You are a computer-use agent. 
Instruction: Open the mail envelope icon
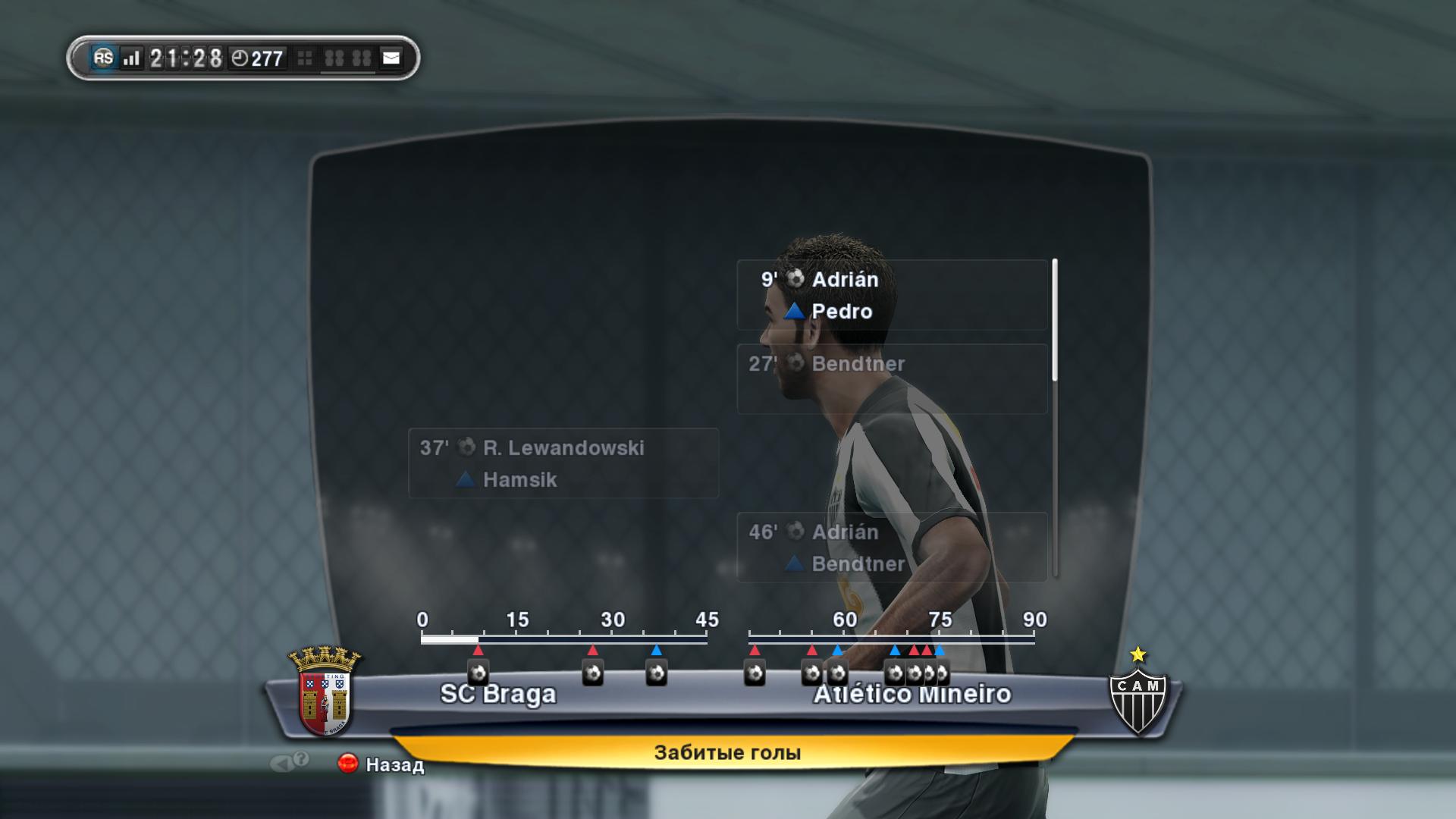click(391, 58)
